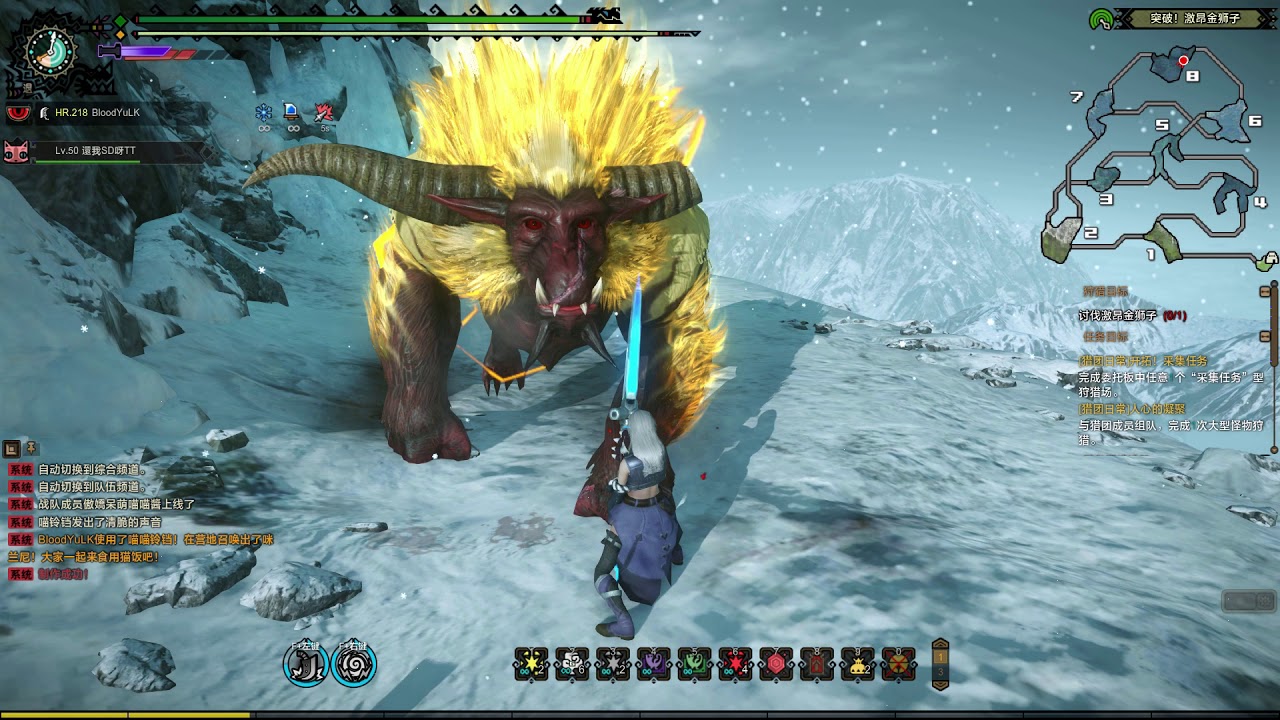Use the yellow crown item in slot 9
Screen dimensions: 1280x720
pyautogui.click(x=858, y=664)
